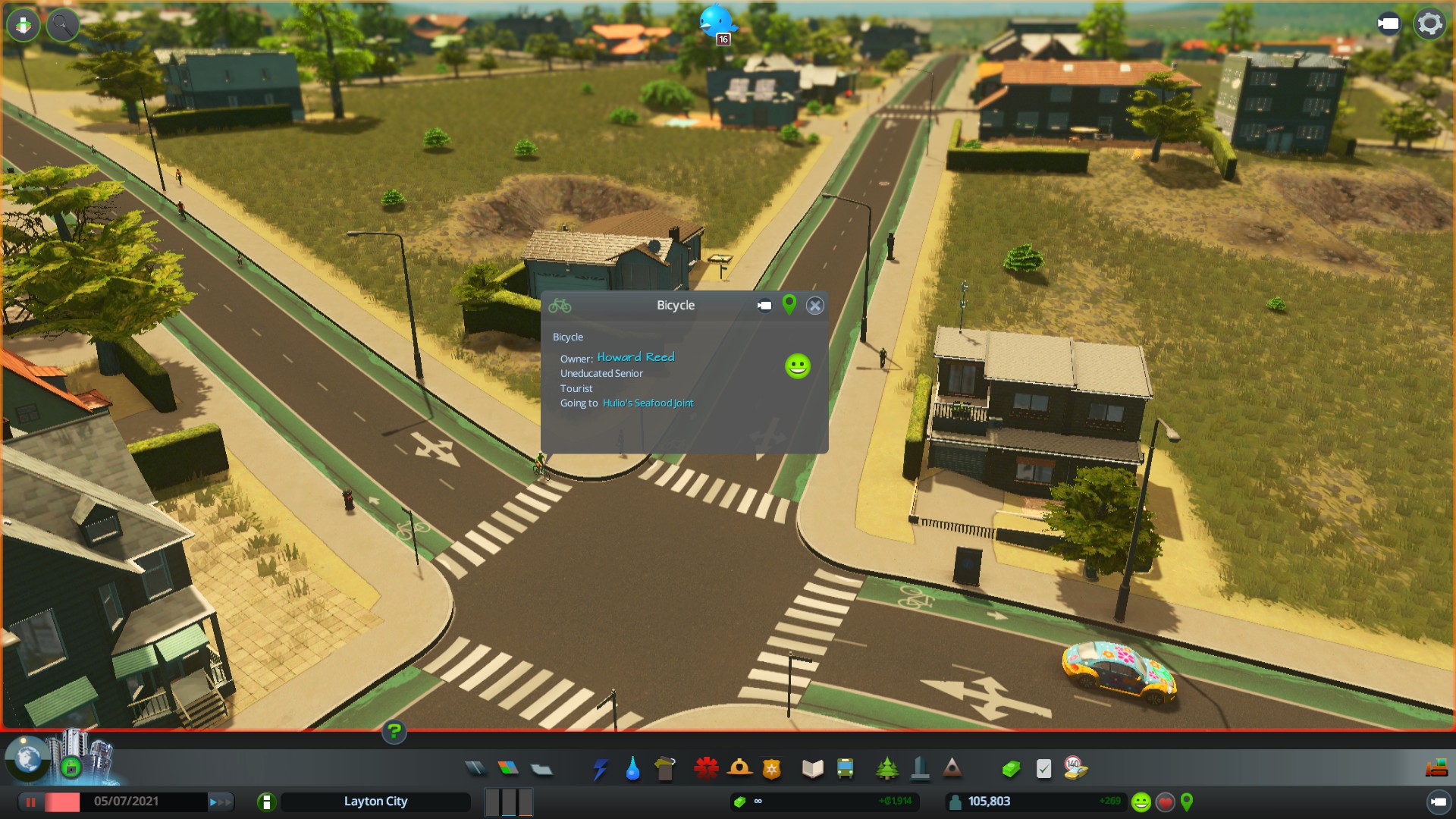Click the green location marker in Bicycle panel
Viewport: 1456px width, 819px height.
click(789, 305)
